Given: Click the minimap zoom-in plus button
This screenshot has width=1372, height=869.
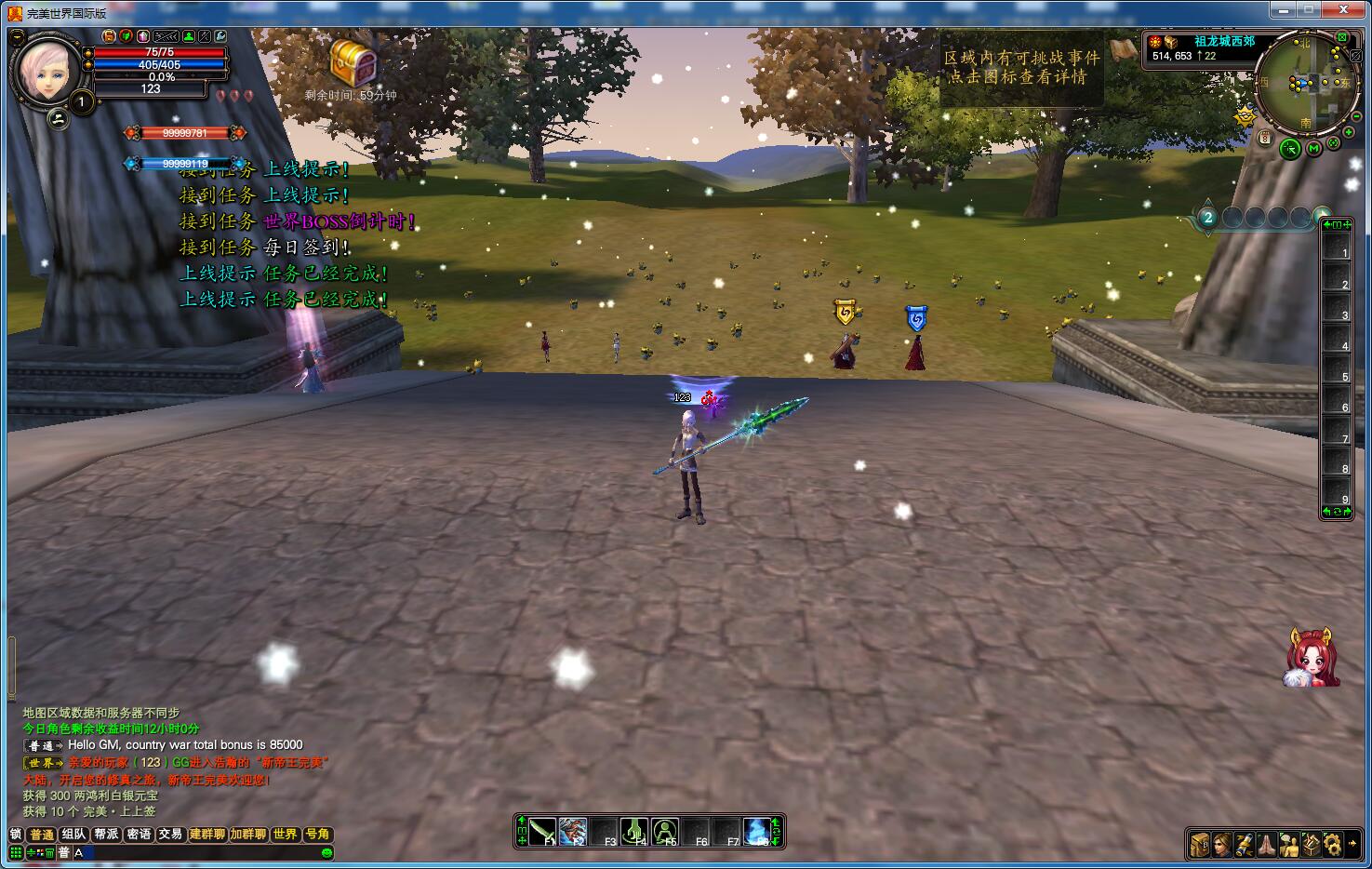Looking at the screenshot, I should click(1349, 133).
